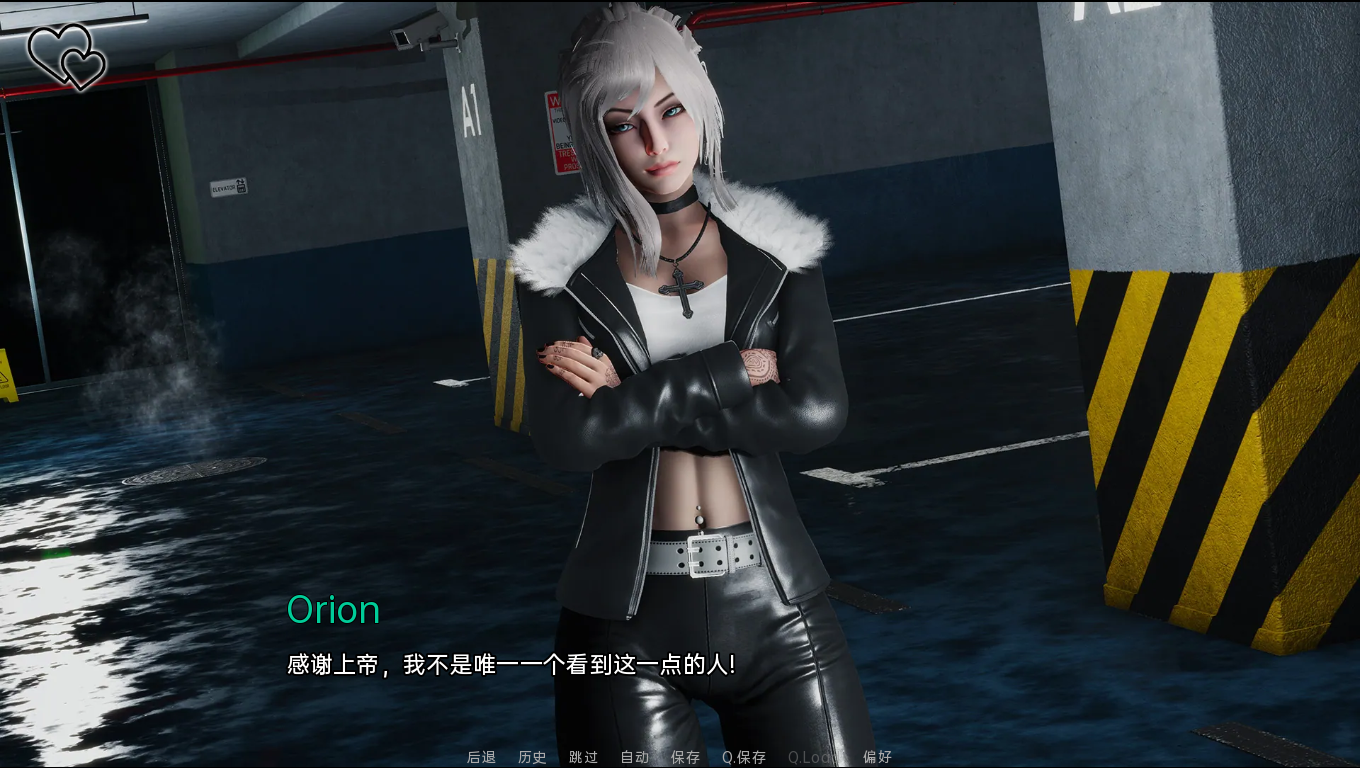
Task: Click the 后退 (Back) quick menu button
Action: [x=481, y=757]
